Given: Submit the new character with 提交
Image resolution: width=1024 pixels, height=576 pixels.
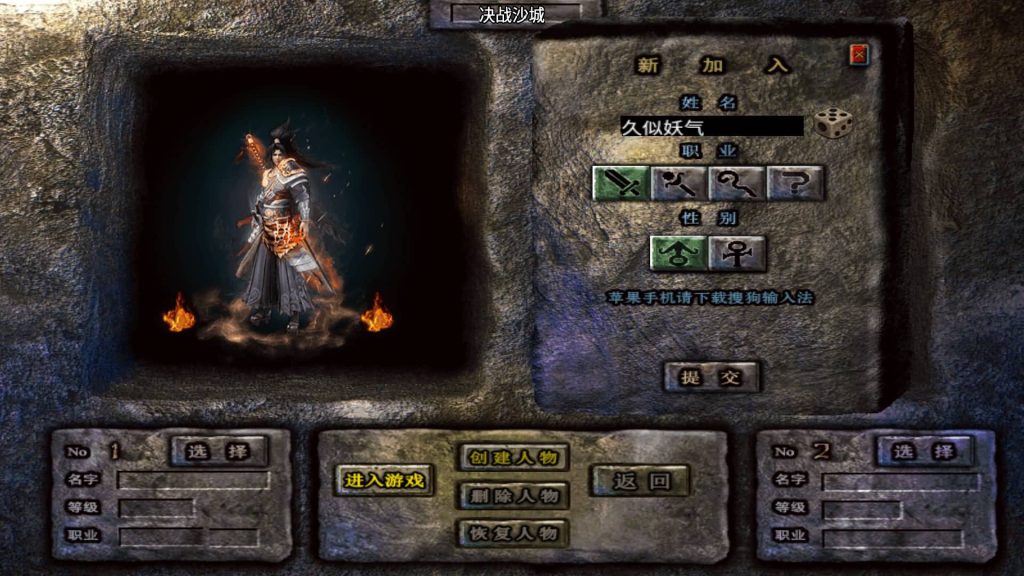Looking at the screenshot, I should point(713,377).
